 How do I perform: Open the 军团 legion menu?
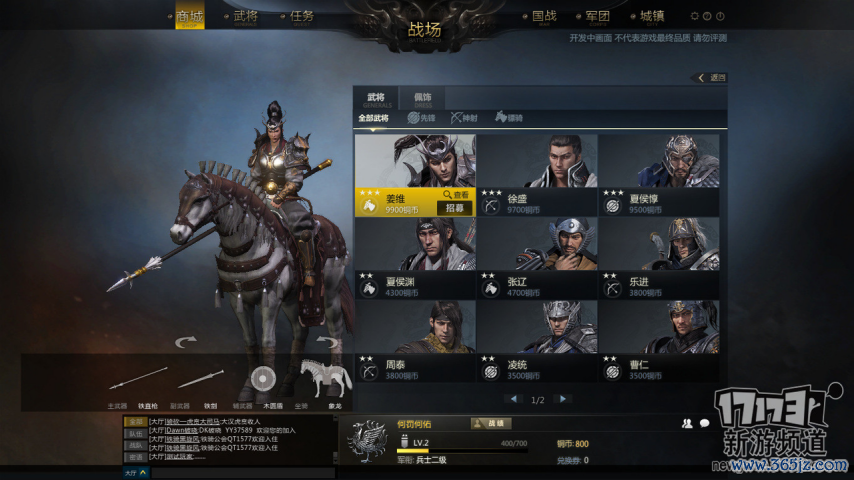(x=598, y=17)
